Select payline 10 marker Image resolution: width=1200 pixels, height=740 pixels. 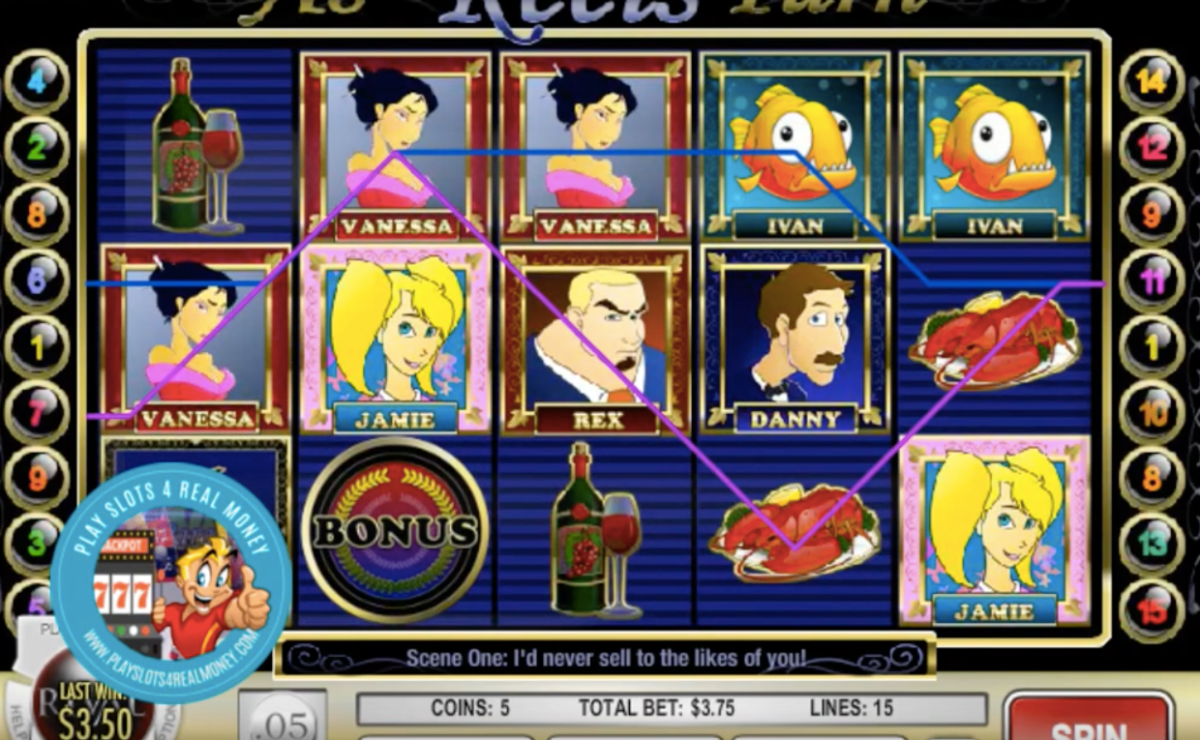coord(1152,412)
